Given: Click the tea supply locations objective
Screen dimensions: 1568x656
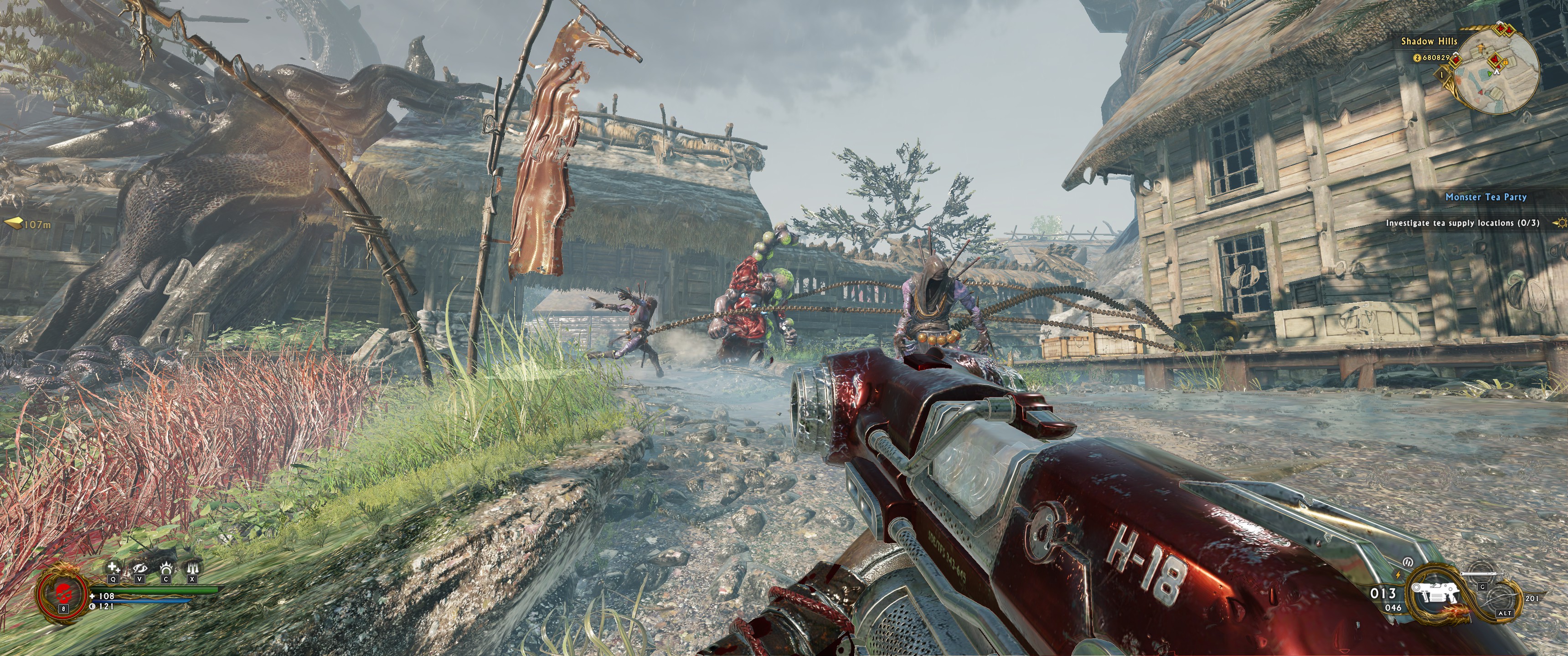Looking at the screenshot, I should 1462,223.
